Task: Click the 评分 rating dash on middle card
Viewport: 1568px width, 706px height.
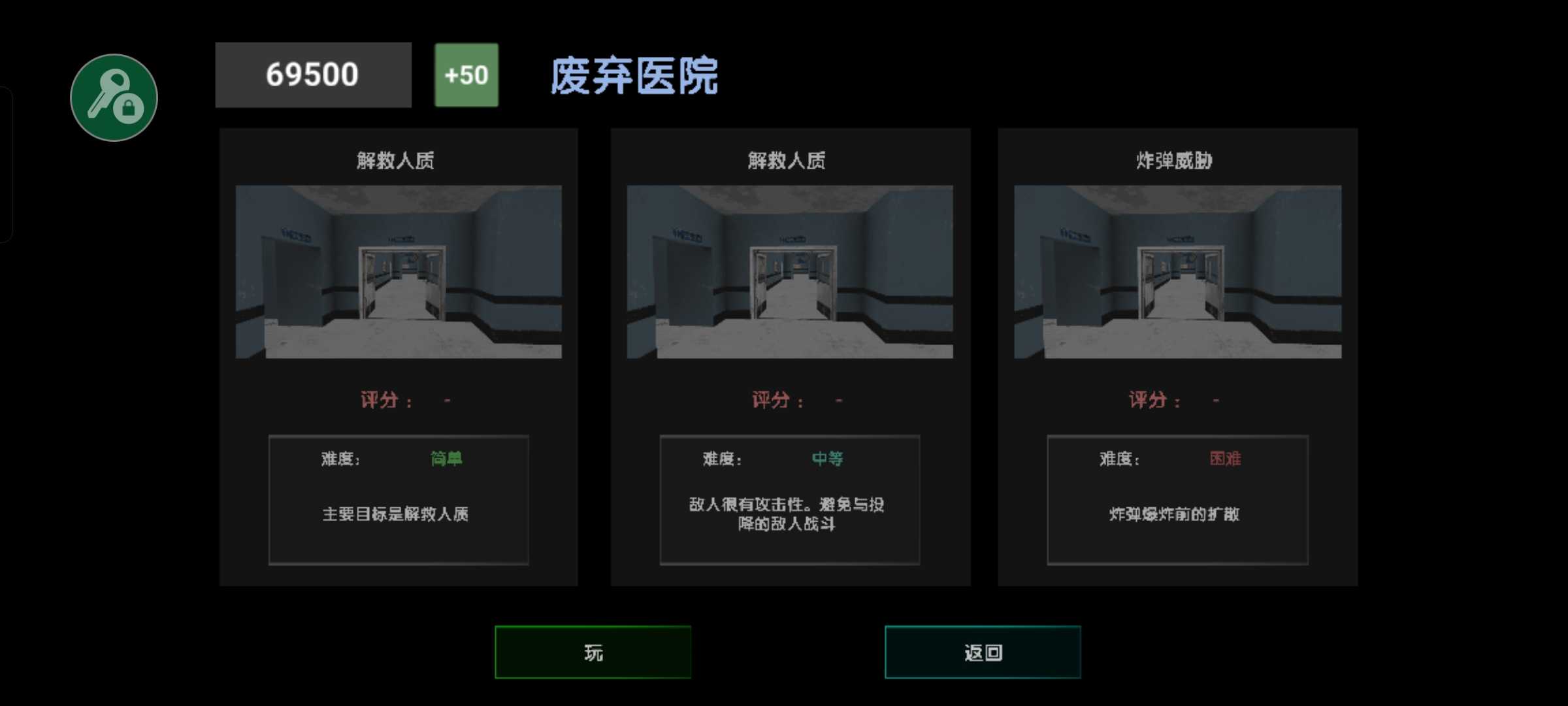Action: tap(838, 400)
